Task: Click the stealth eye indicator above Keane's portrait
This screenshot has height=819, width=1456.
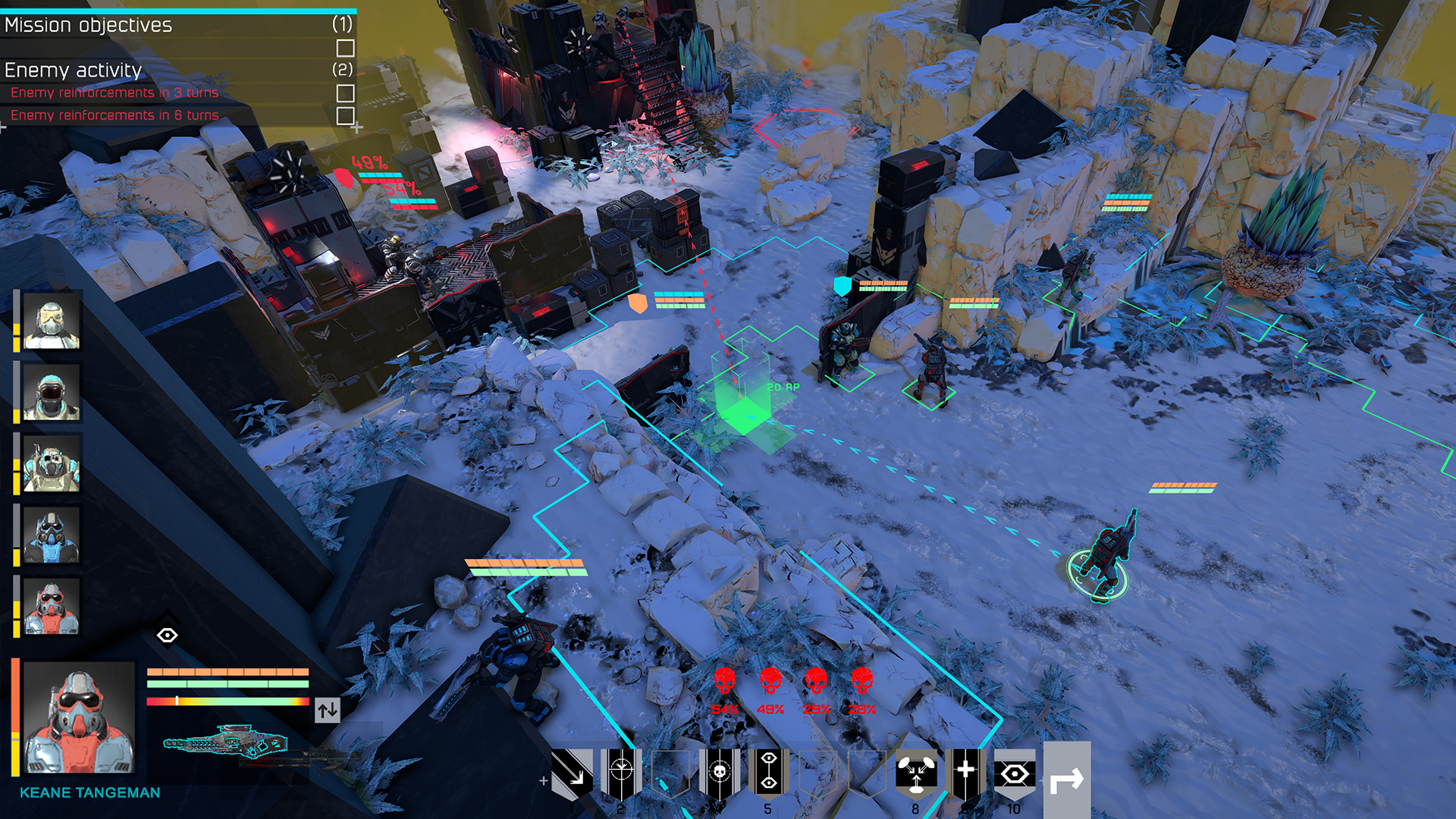Action: [169, 635]
